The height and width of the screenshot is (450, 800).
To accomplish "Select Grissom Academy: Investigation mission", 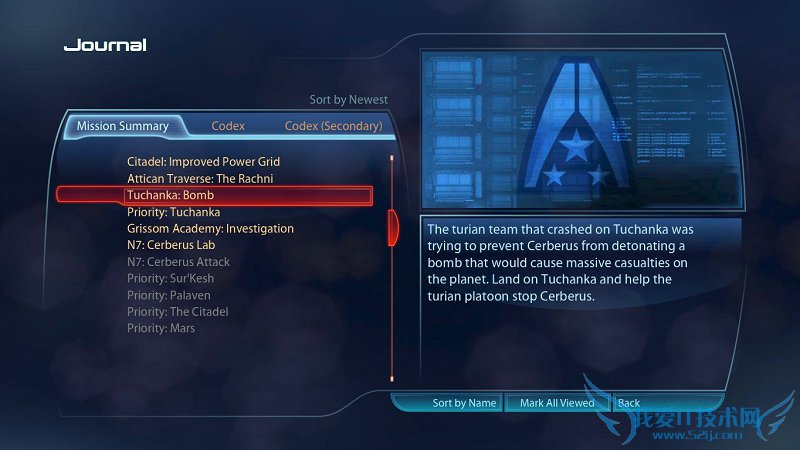I will coord(210,228).
